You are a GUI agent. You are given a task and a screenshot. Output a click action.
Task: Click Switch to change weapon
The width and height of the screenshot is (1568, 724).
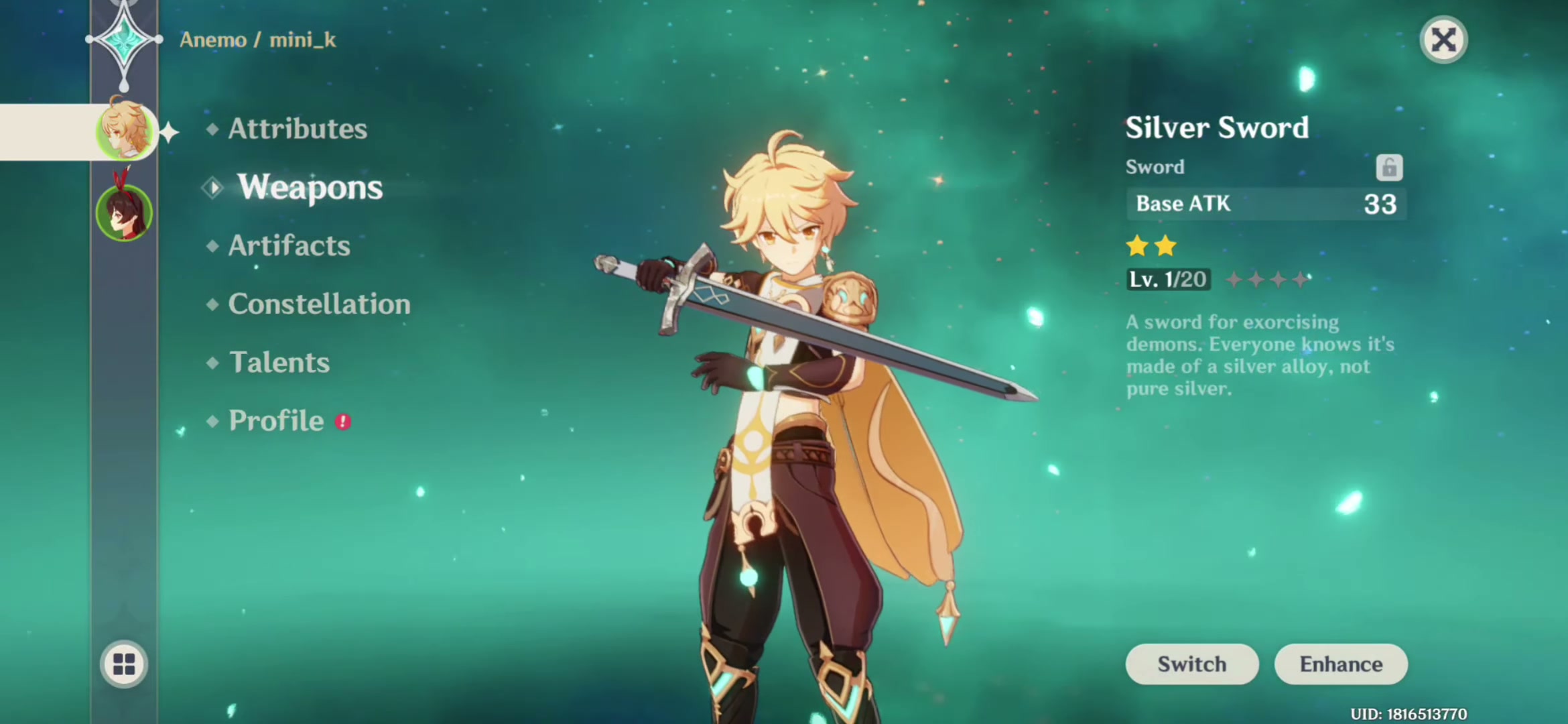[1191, 664]
